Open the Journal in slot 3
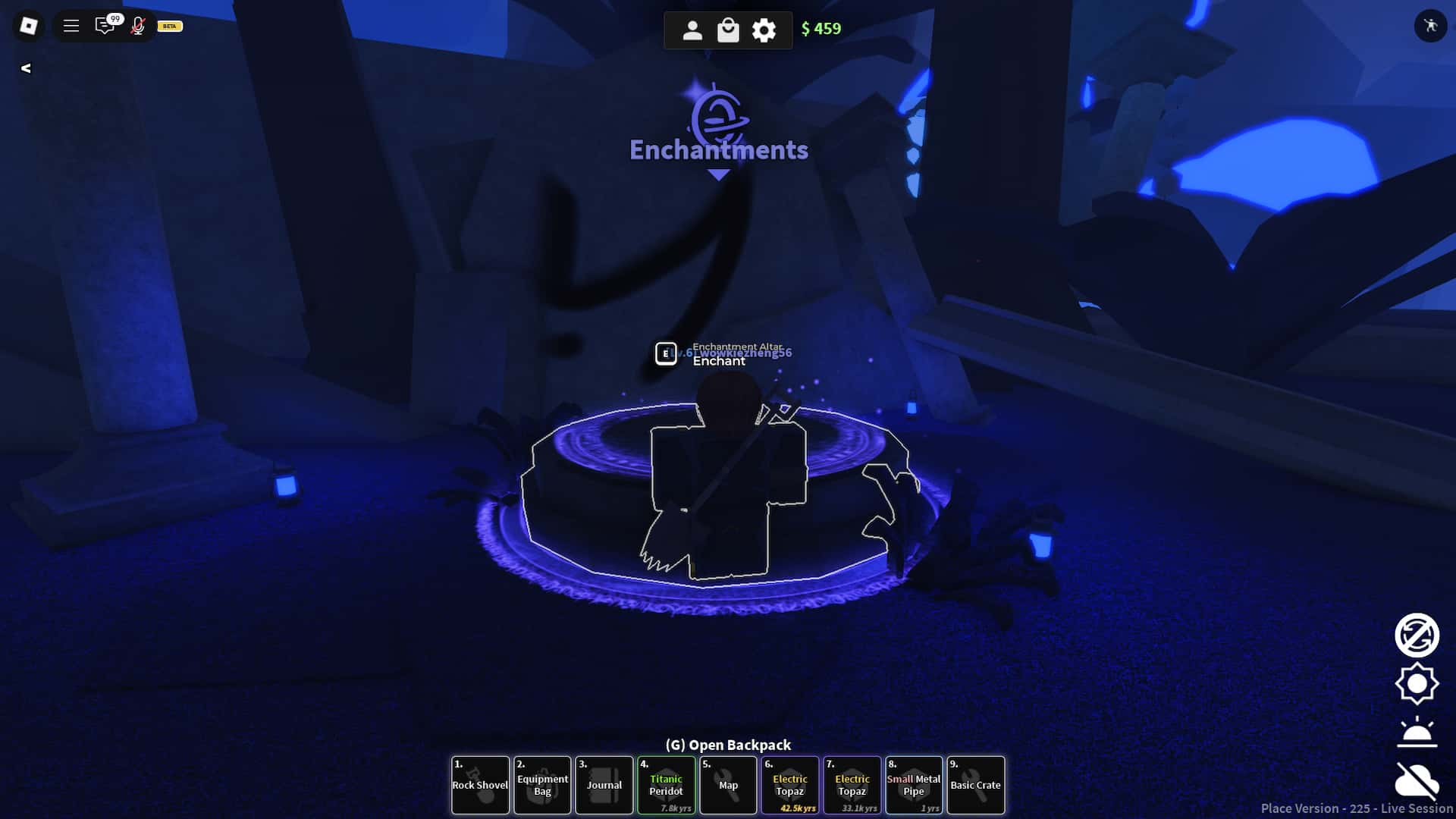The image size is (1456, 819). pos(604,785)
